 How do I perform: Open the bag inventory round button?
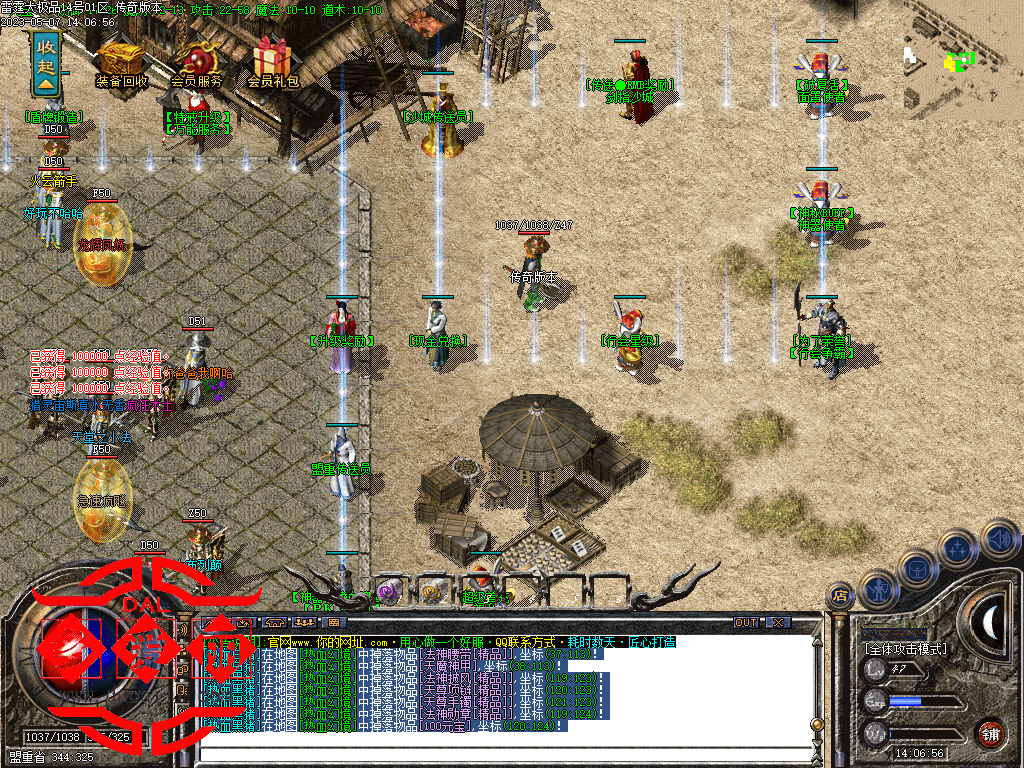pyautogui.click(x=918, y=566)
